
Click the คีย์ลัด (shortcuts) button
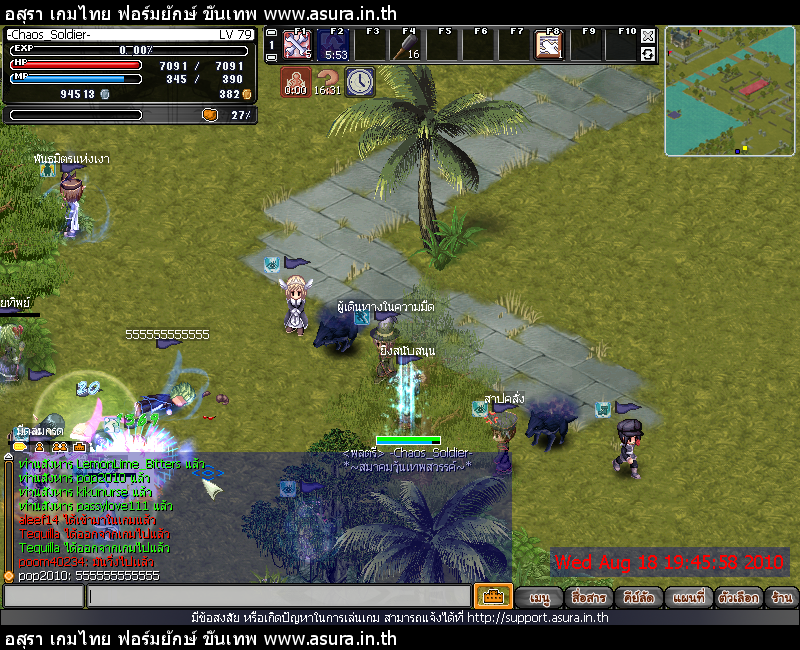pyautogui.click(x=638, y=597)
